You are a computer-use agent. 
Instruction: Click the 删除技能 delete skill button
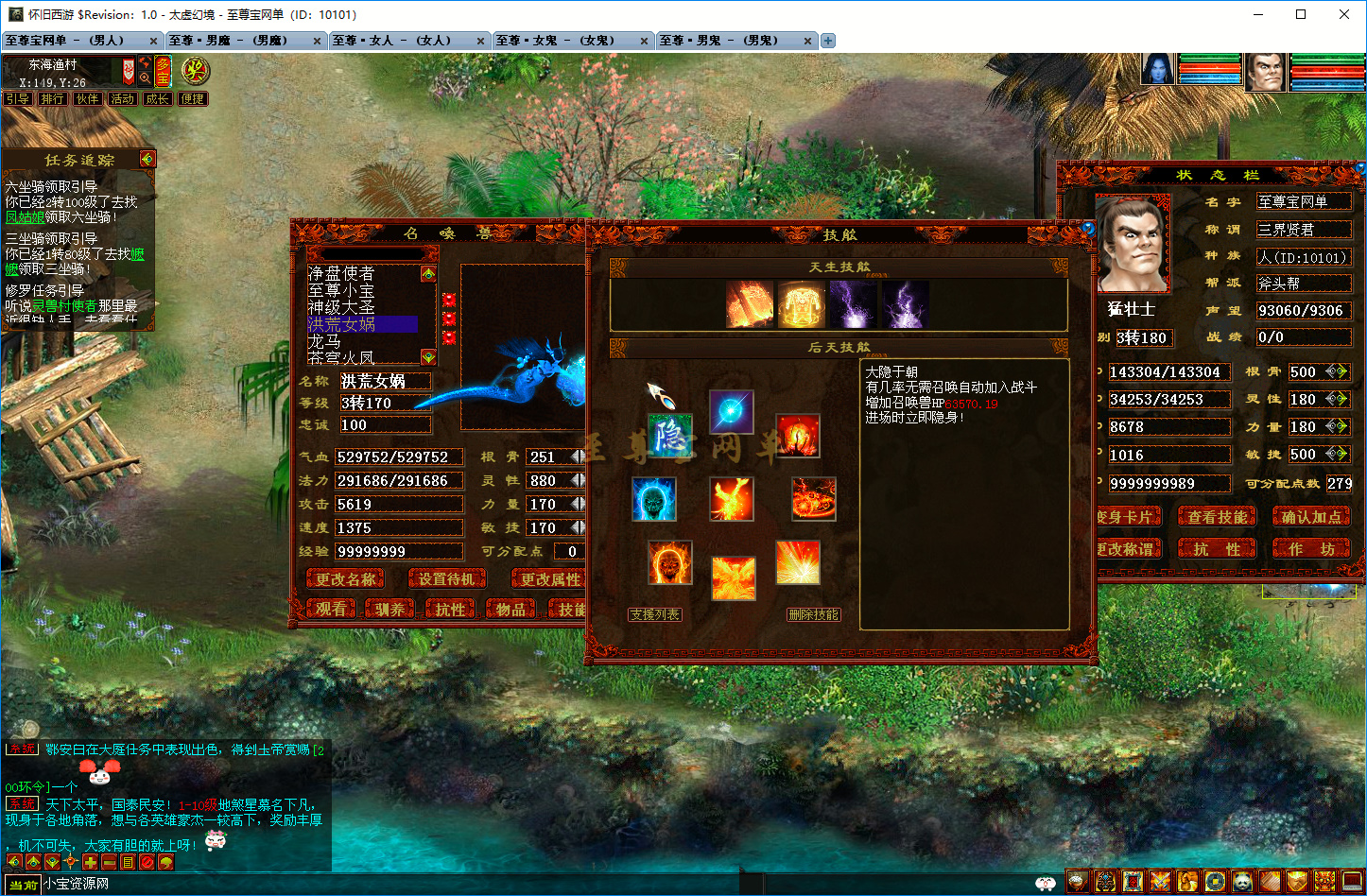(x=813, y=614)
